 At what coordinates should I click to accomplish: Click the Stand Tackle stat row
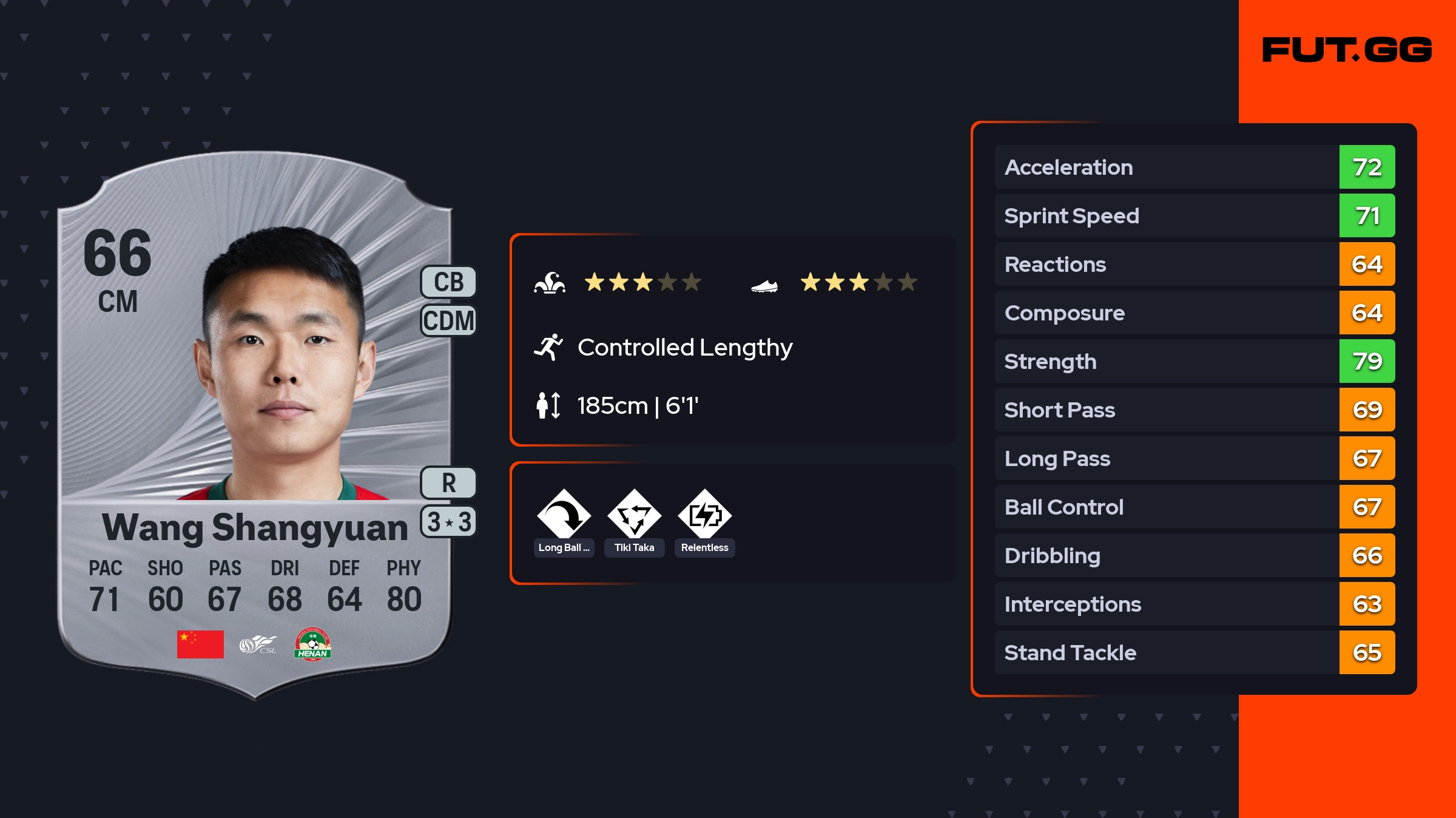point(1194,652)
